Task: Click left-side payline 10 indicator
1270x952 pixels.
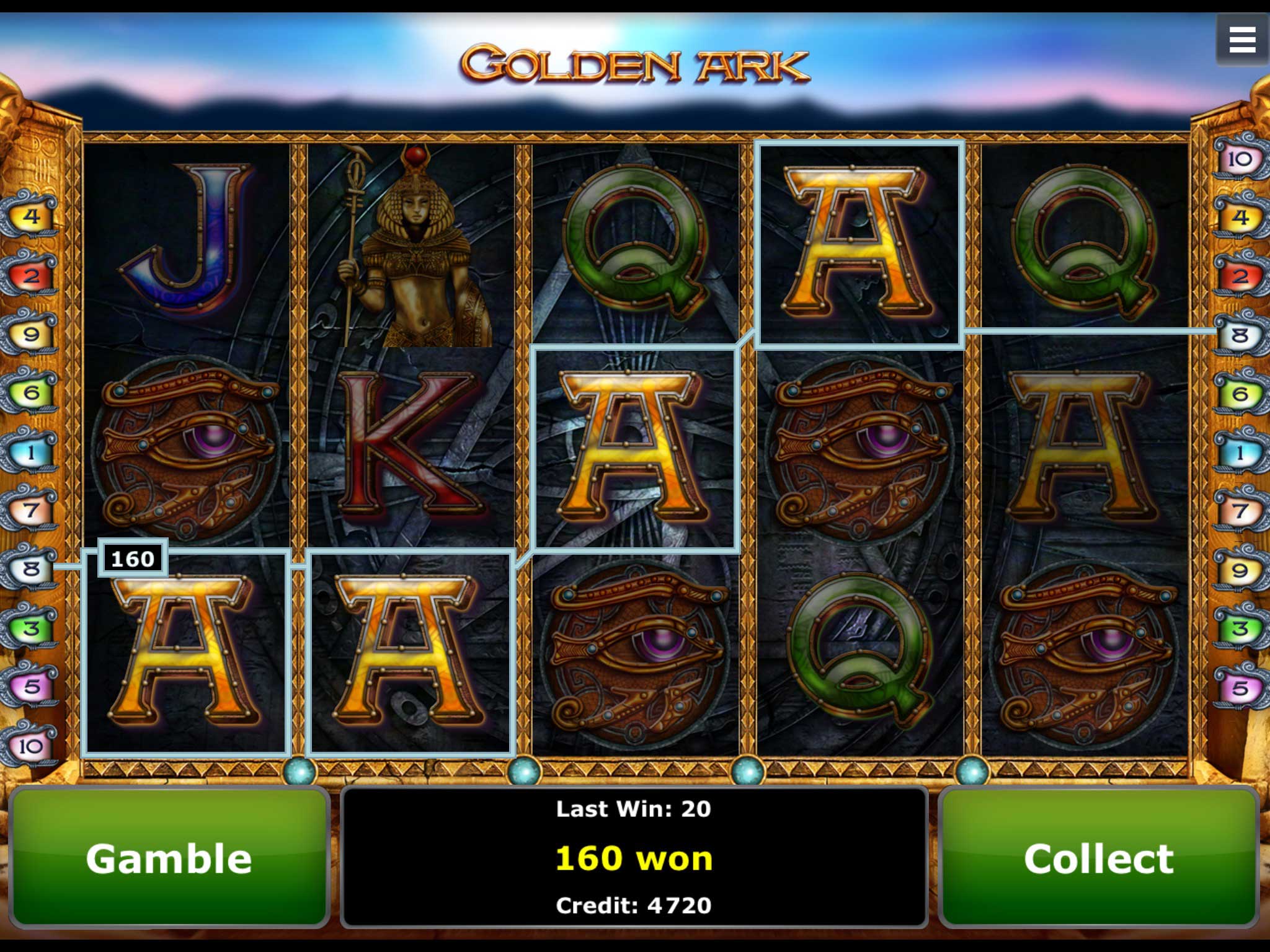Action: [30, 746]
